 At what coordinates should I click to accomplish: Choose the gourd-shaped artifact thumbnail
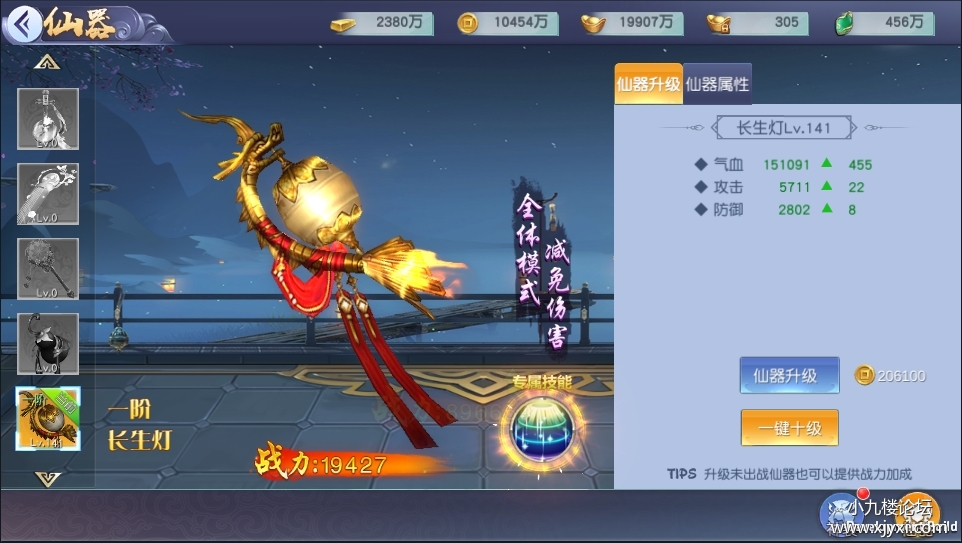(x=48, y=343)
